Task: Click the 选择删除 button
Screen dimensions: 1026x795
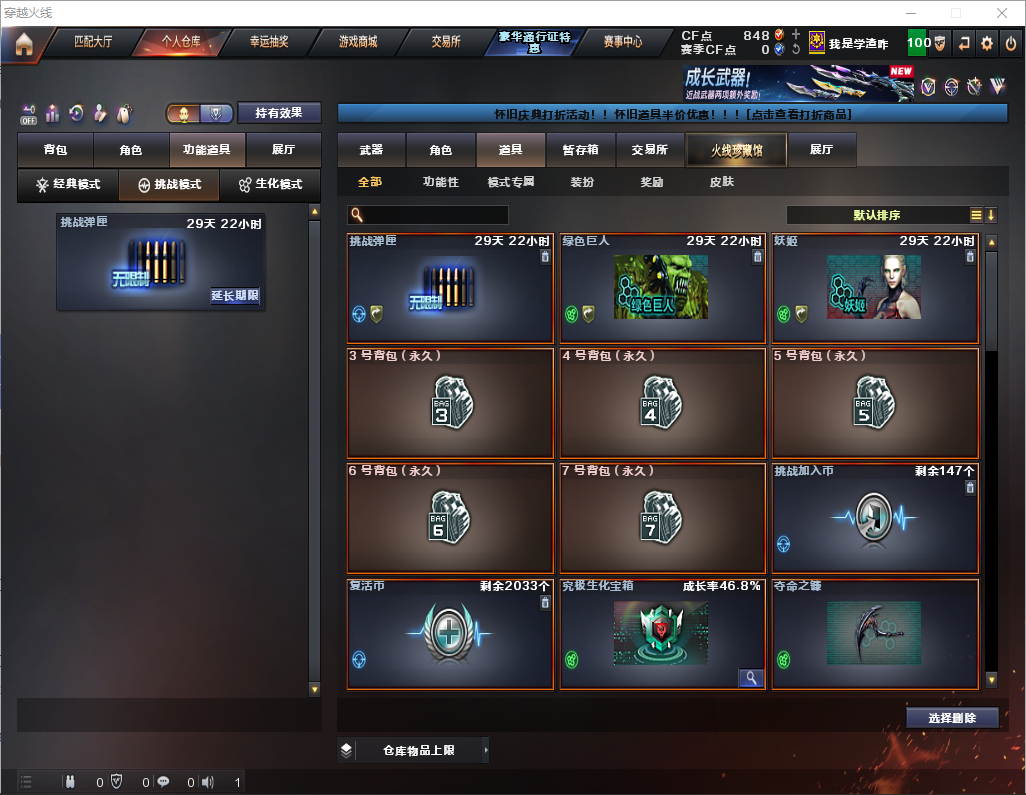Action: tap(952, 718)
